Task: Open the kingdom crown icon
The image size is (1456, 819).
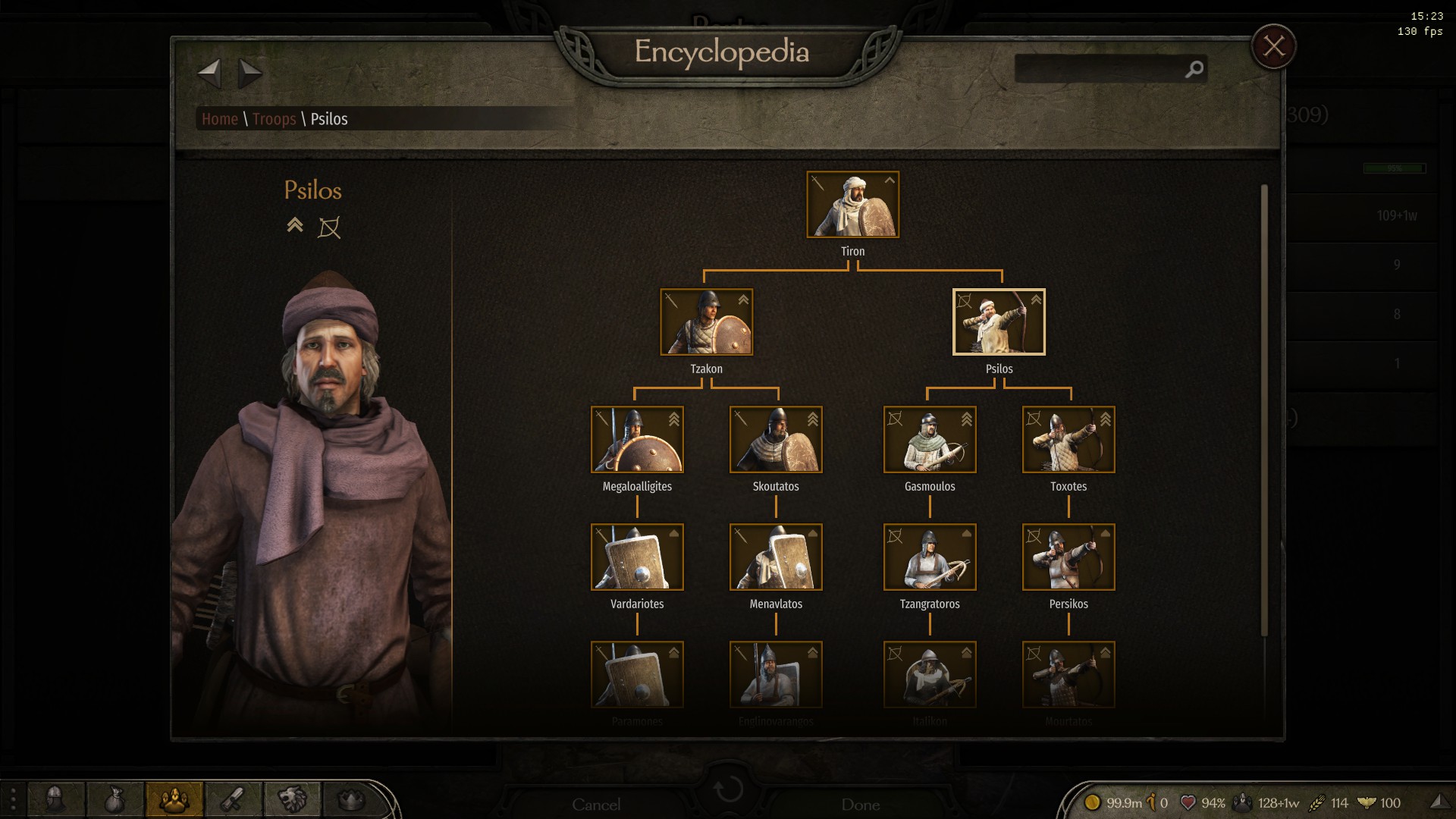Action: pos(350,799)
